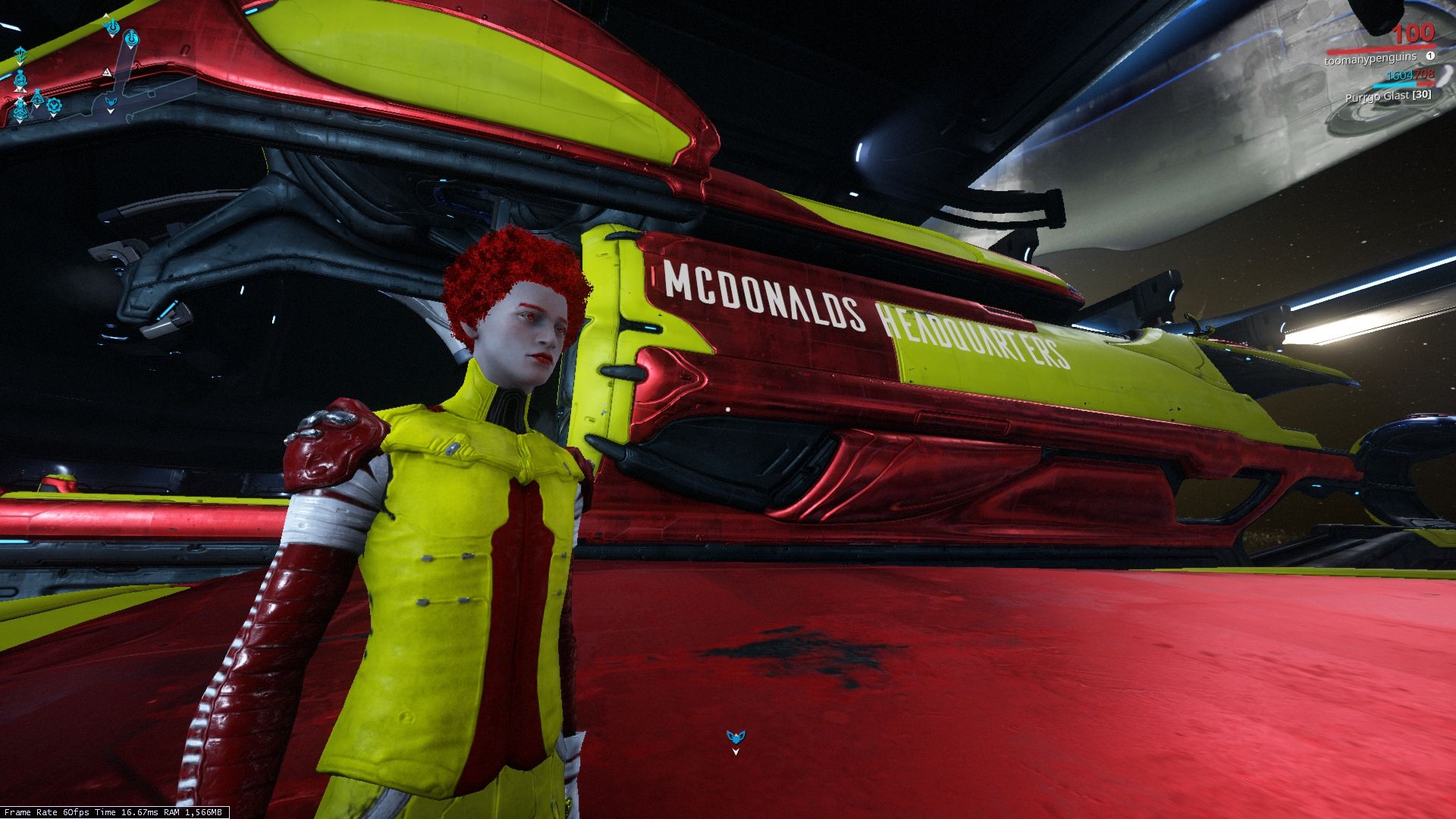
Task: Select the toomanypenguins player name
Action: pyautogui.click(x=1370, y=58)
